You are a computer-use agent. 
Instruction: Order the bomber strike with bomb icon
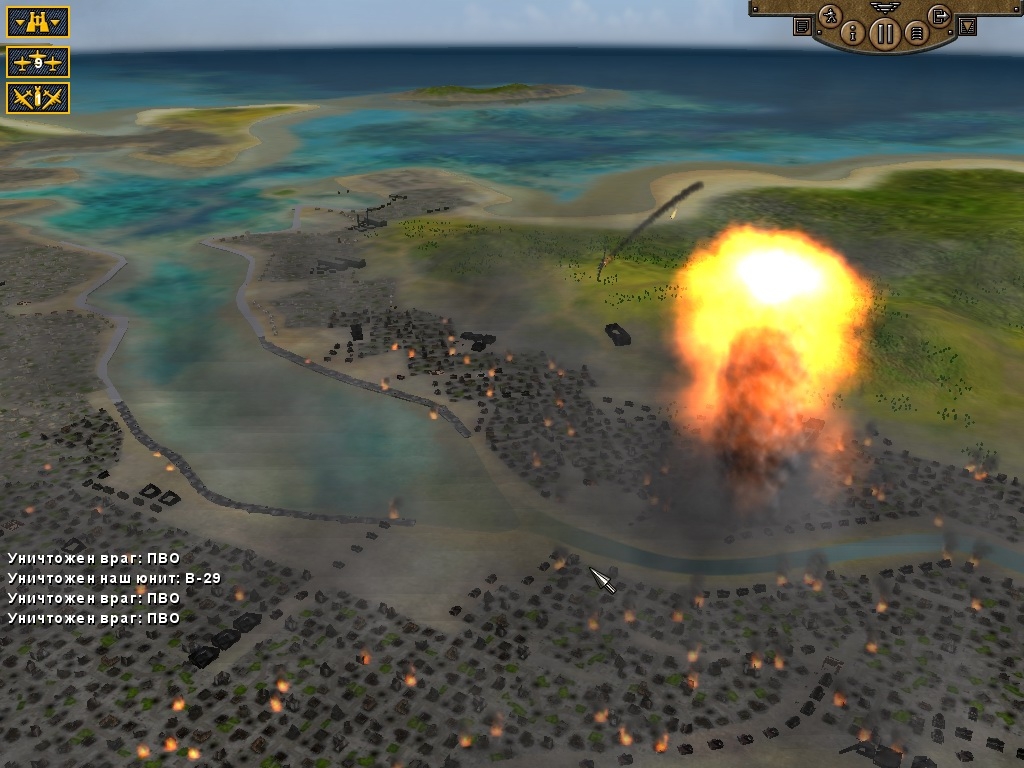pos(38,98)
